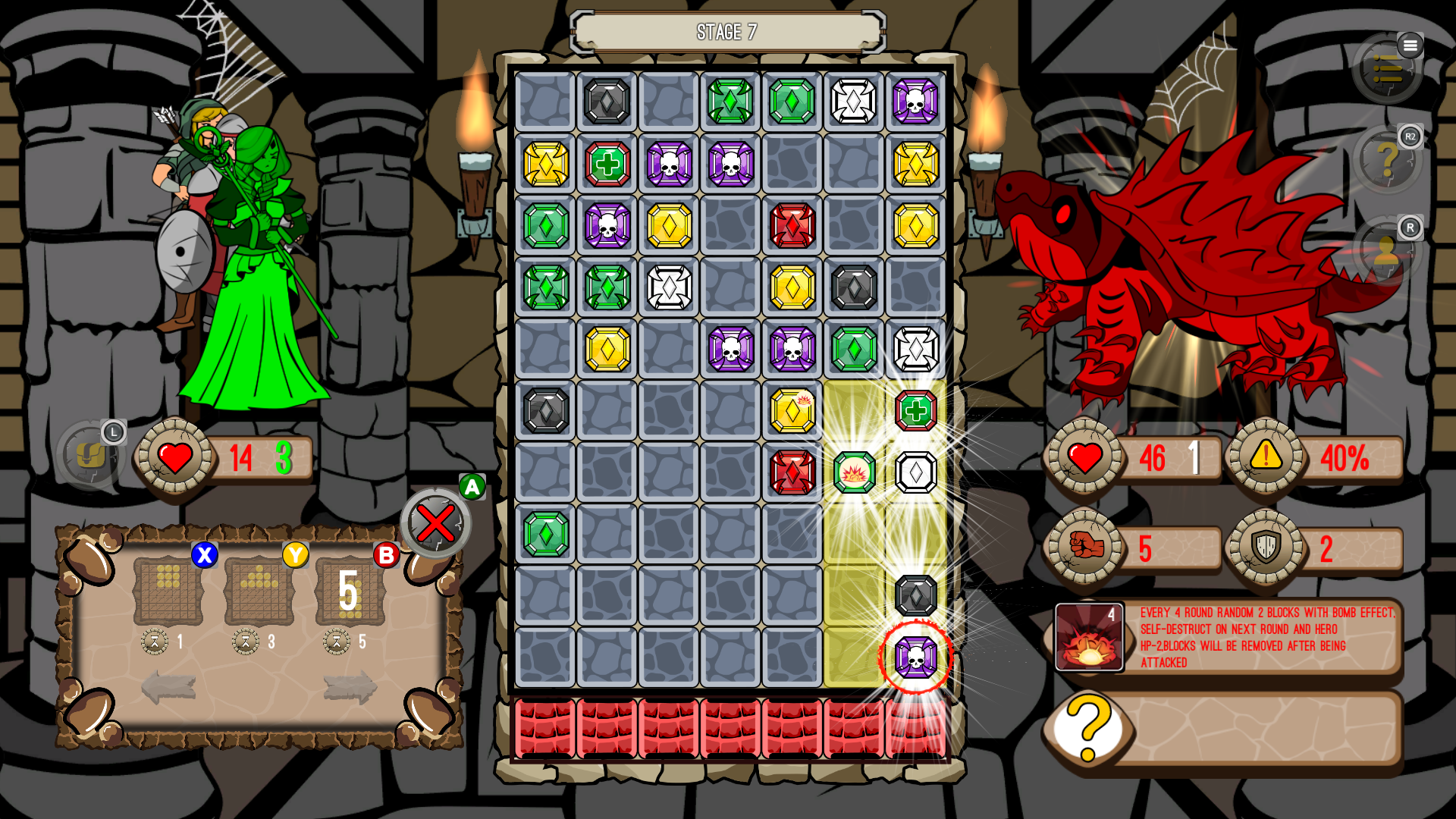The width and height of the screenshot is (1456, 819).
Task: Open the character profile icon
Action: point(1388,251)
